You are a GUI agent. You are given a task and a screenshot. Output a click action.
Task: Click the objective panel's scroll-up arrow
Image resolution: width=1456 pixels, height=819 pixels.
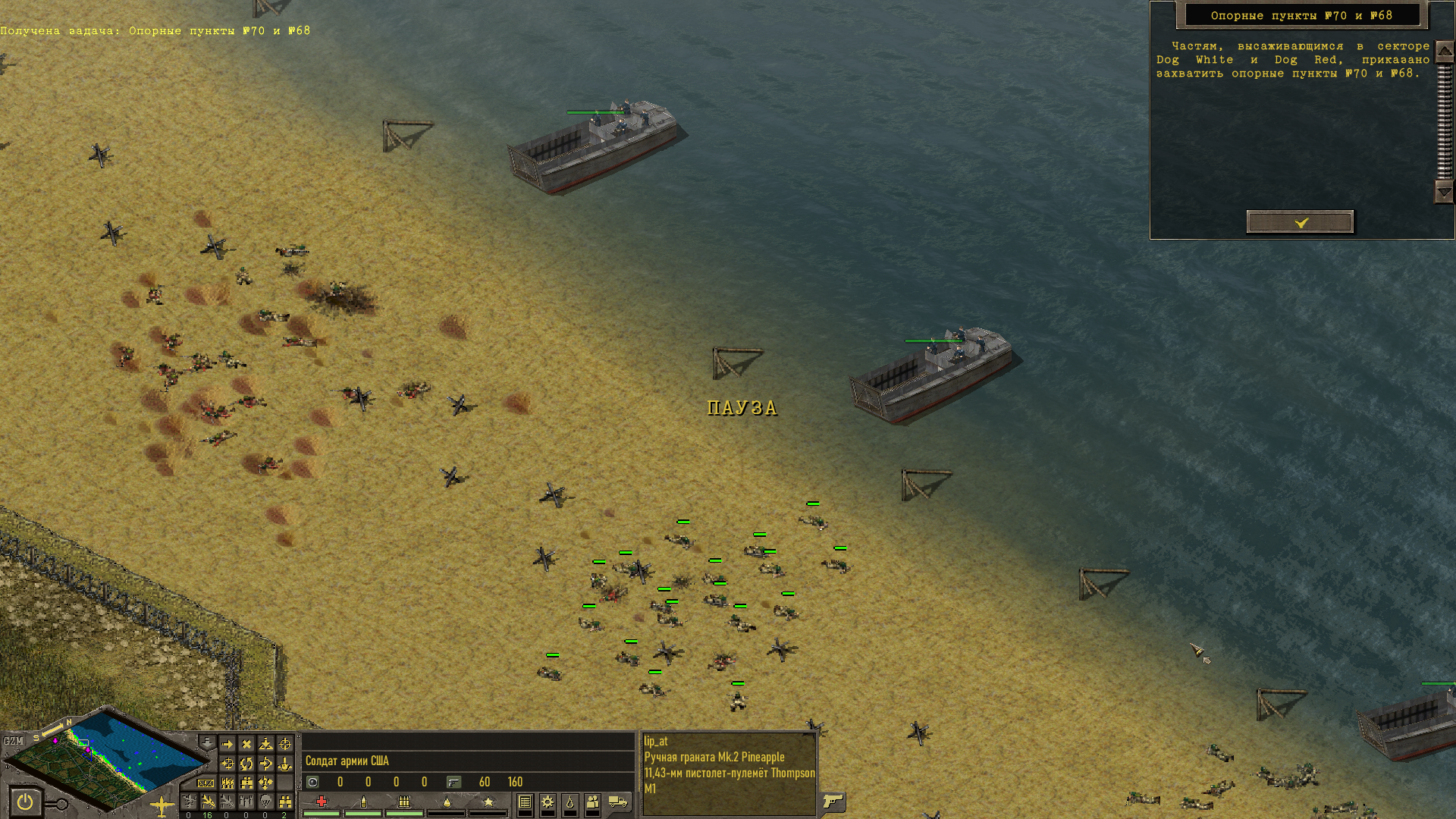coord(1444,52)
